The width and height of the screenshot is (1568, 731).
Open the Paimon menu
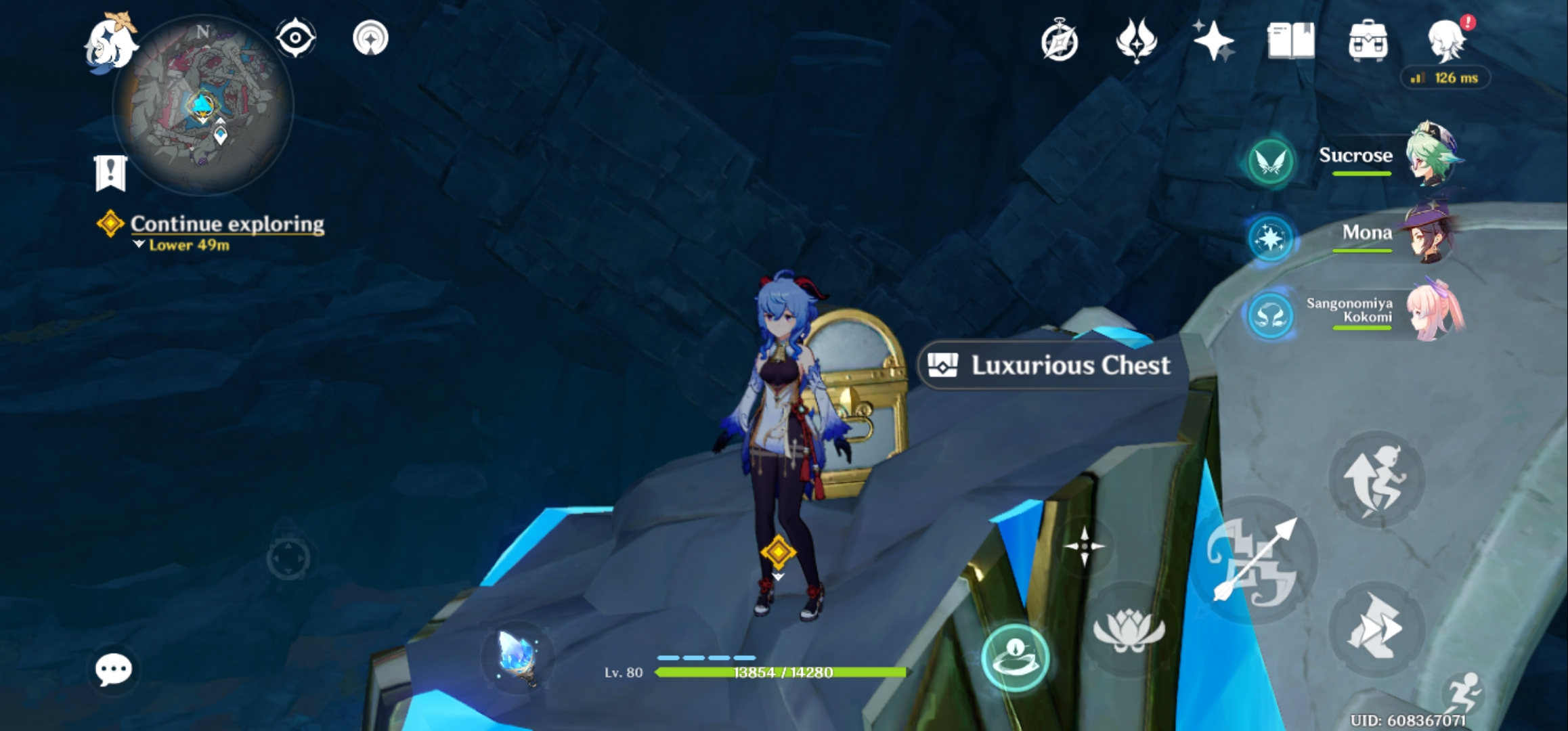click(110, 41)
